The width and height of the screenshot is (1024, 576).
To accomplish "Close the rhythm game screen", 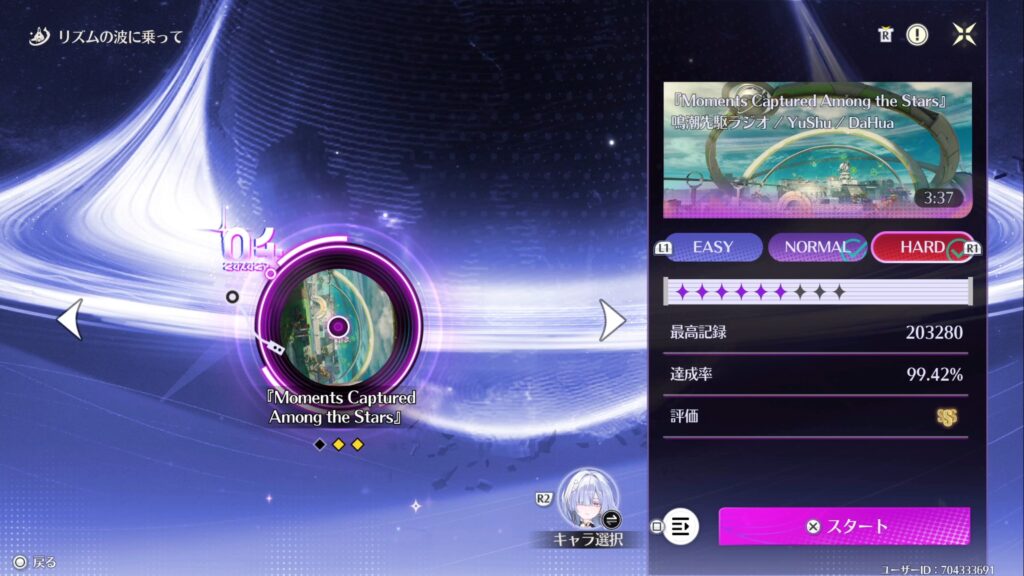I will [x=963, y=35].
